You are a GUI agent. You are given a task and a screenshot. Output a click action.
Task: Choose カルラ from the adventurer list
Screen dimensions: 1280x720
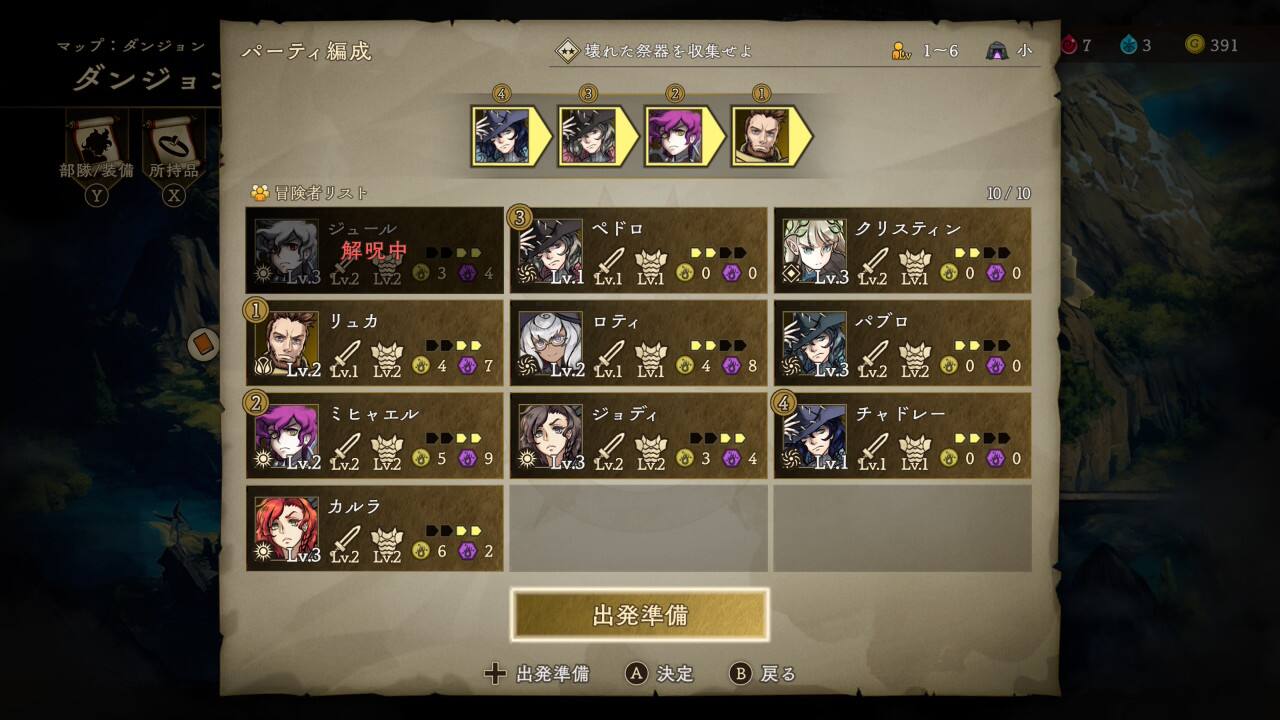tap(375, 528)
